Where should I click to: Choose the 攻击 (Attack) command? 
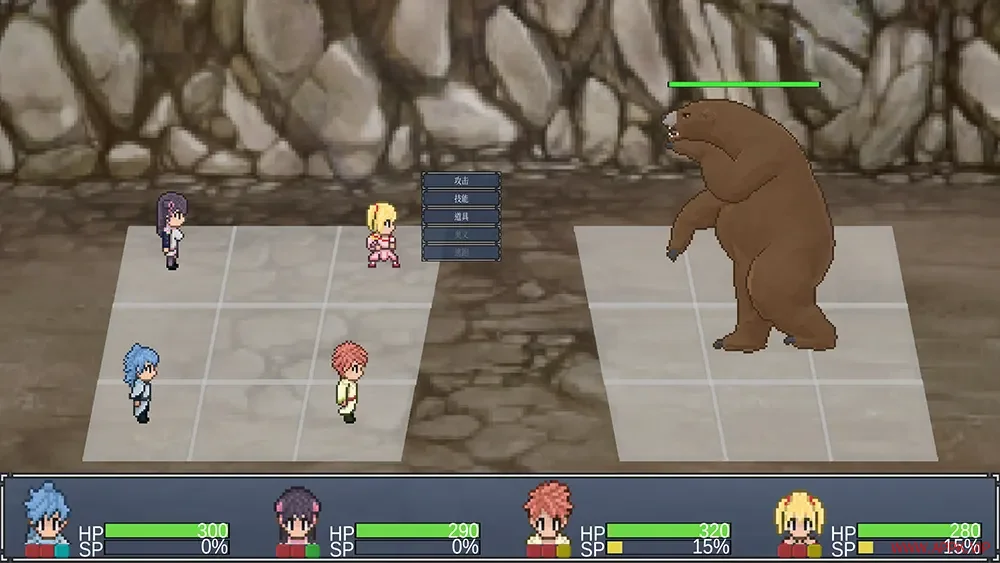click(x=460, y=181)
